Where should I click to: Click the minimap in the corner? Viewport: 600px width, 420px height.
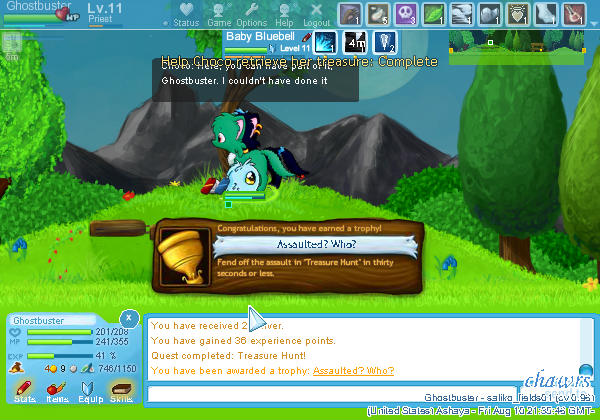tap(520, 43)
